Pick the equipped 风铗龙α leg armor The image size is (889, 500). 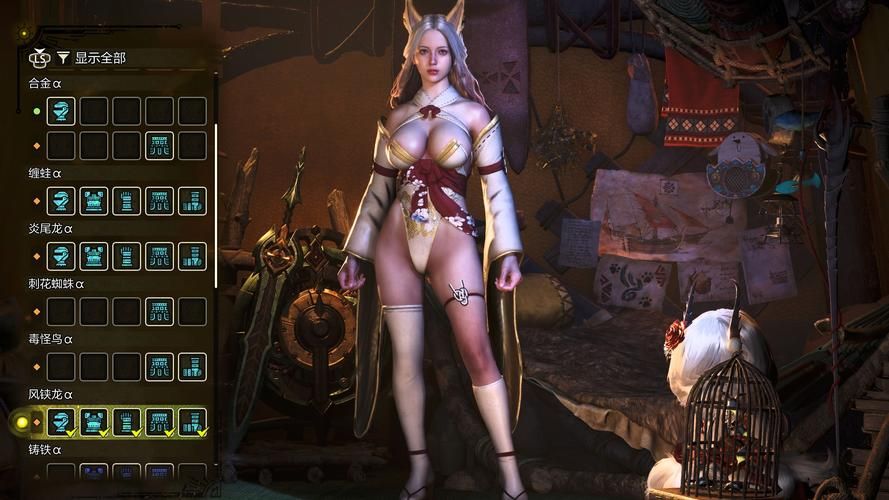pos(192,422)
